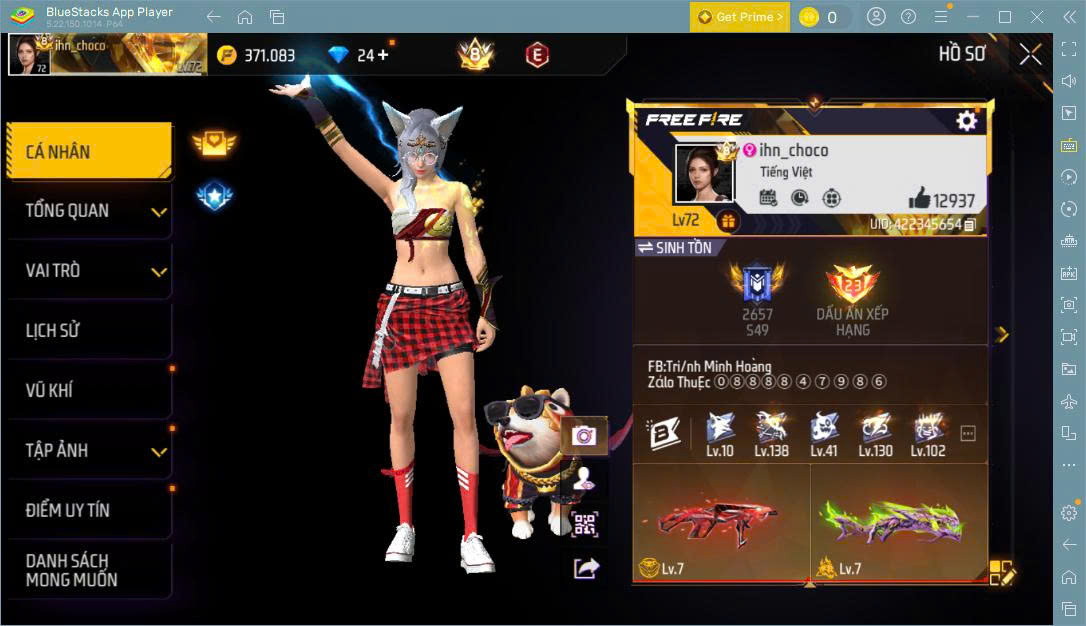The height and width of the screenshot is (626, 1086).
Task: Open the three-dots more skills button
Action: 967,434
